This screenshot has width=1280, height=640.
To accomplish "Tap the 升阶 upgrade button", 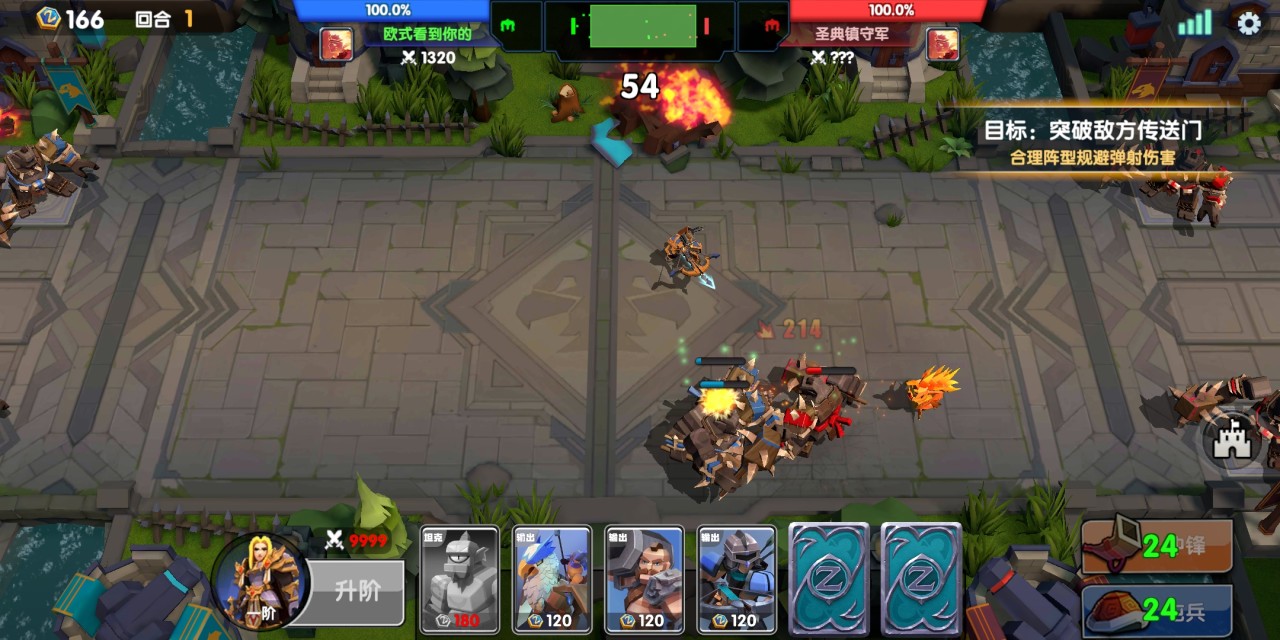I will tap(354, 591).
